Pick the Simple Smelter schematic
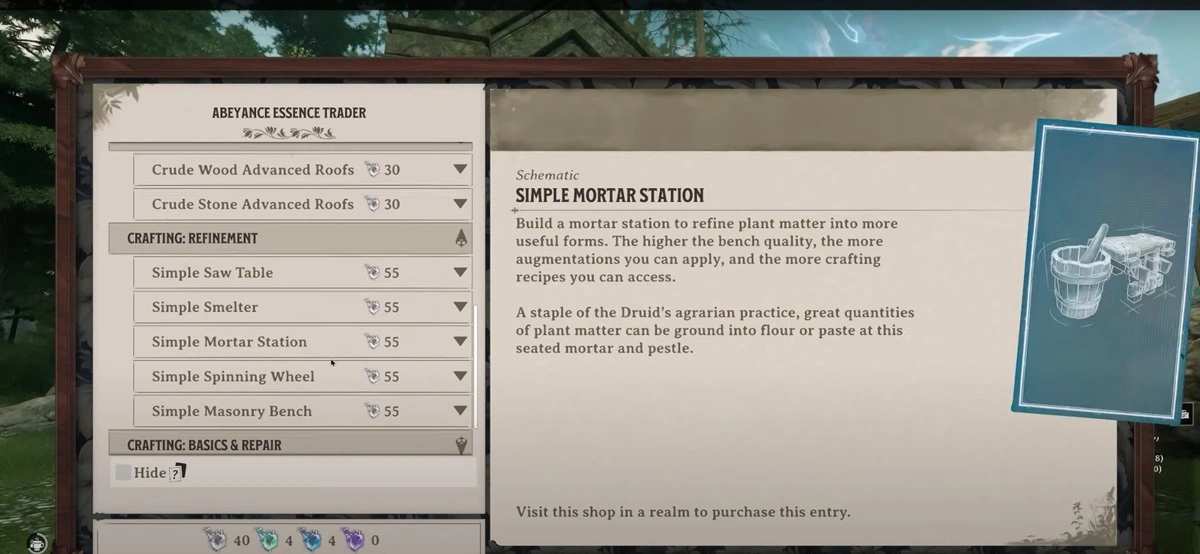Screen dimensions: 1200x554 tap(205, 307)
